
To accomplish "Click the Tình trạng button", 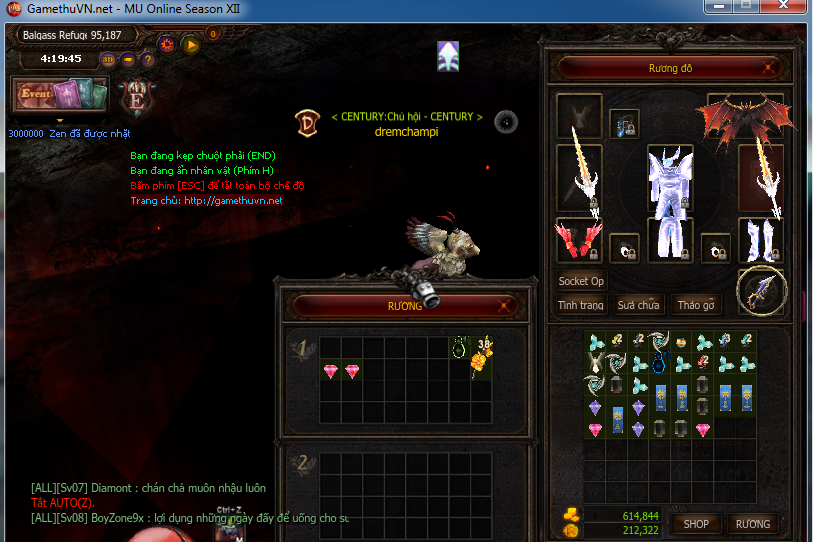I will [581, 305].
